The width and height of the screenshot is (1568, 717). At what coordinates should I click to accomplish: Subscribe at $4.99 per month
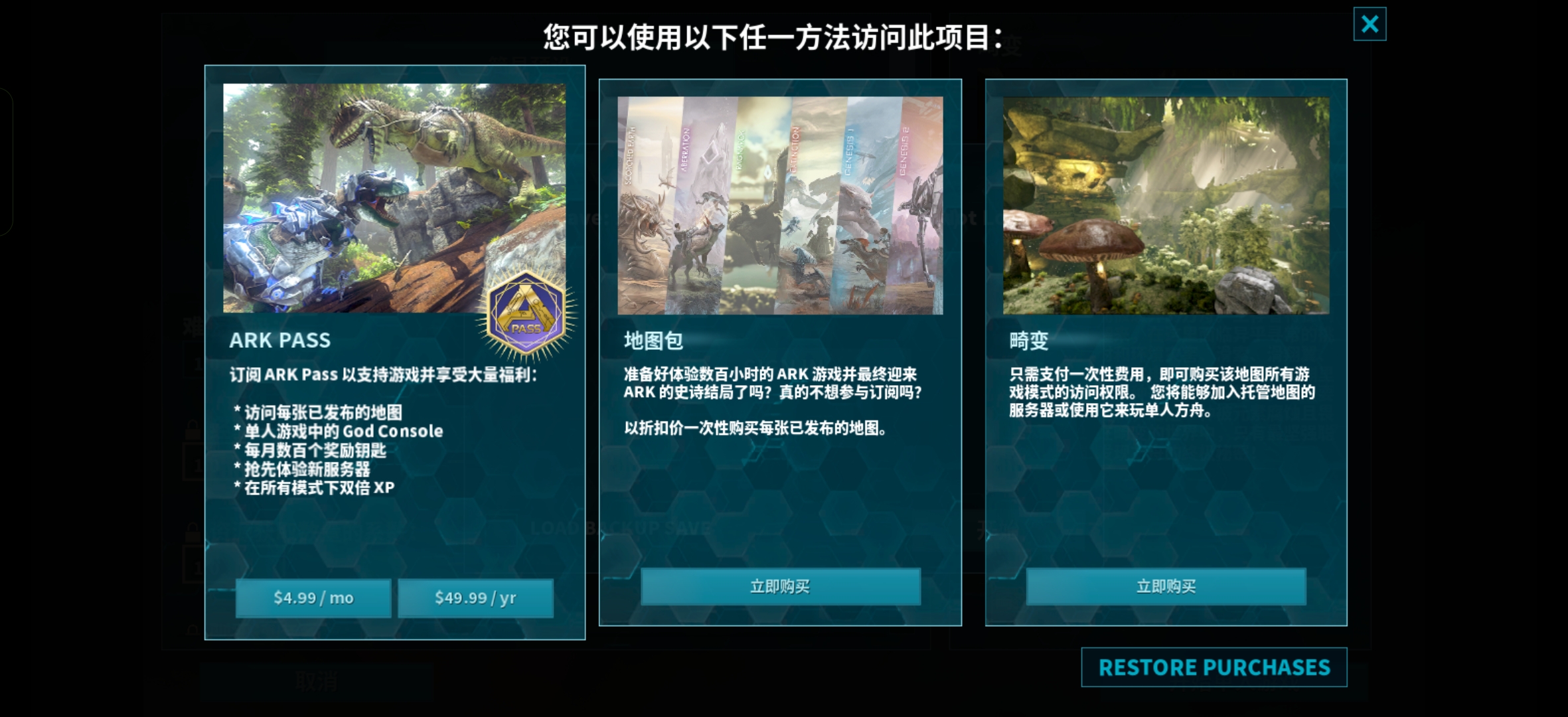pos(313,597)
